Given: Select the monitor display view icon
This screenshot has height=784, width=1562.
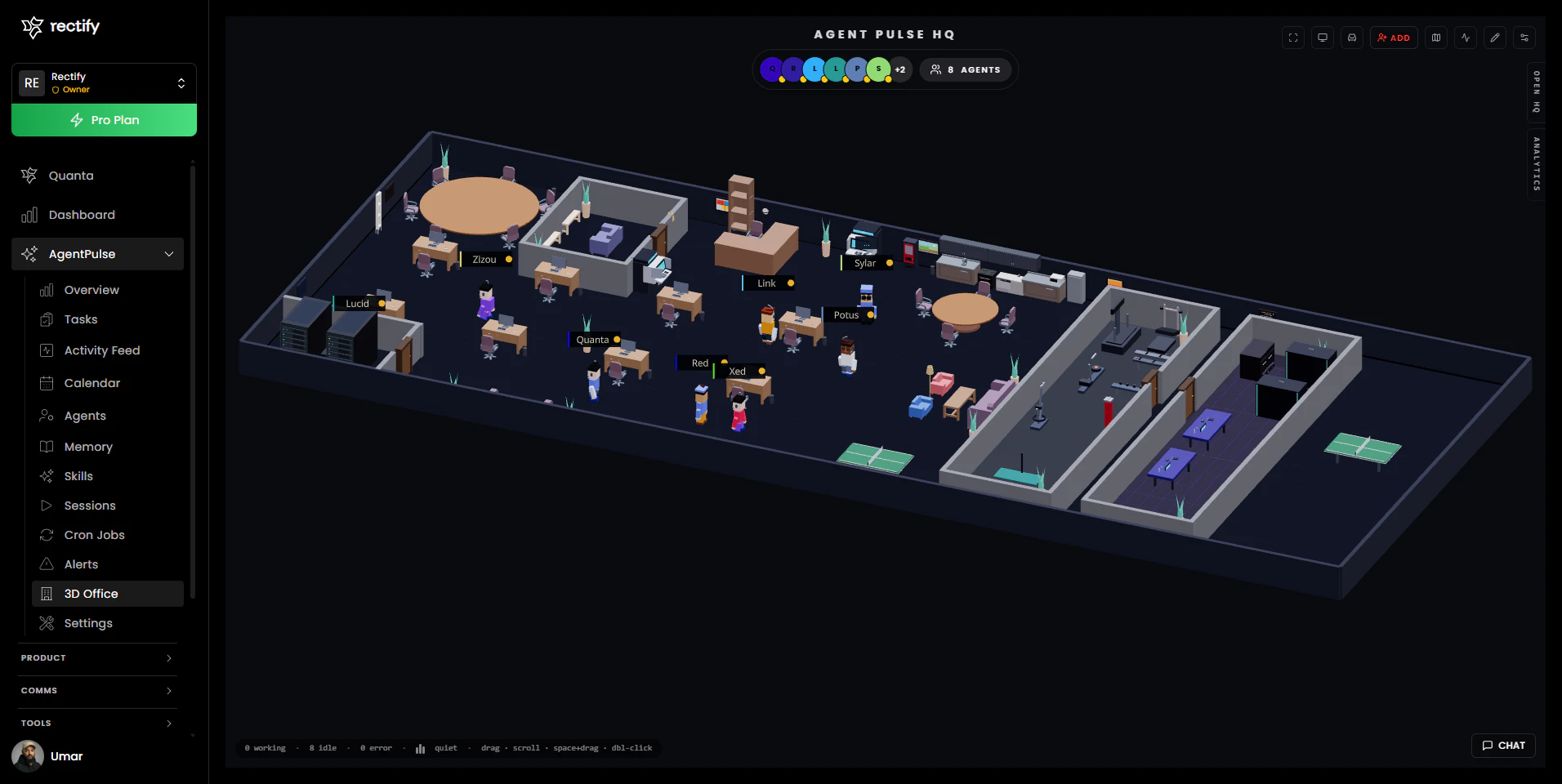Looking at the screenshot, I should [x=1323, y=38].
